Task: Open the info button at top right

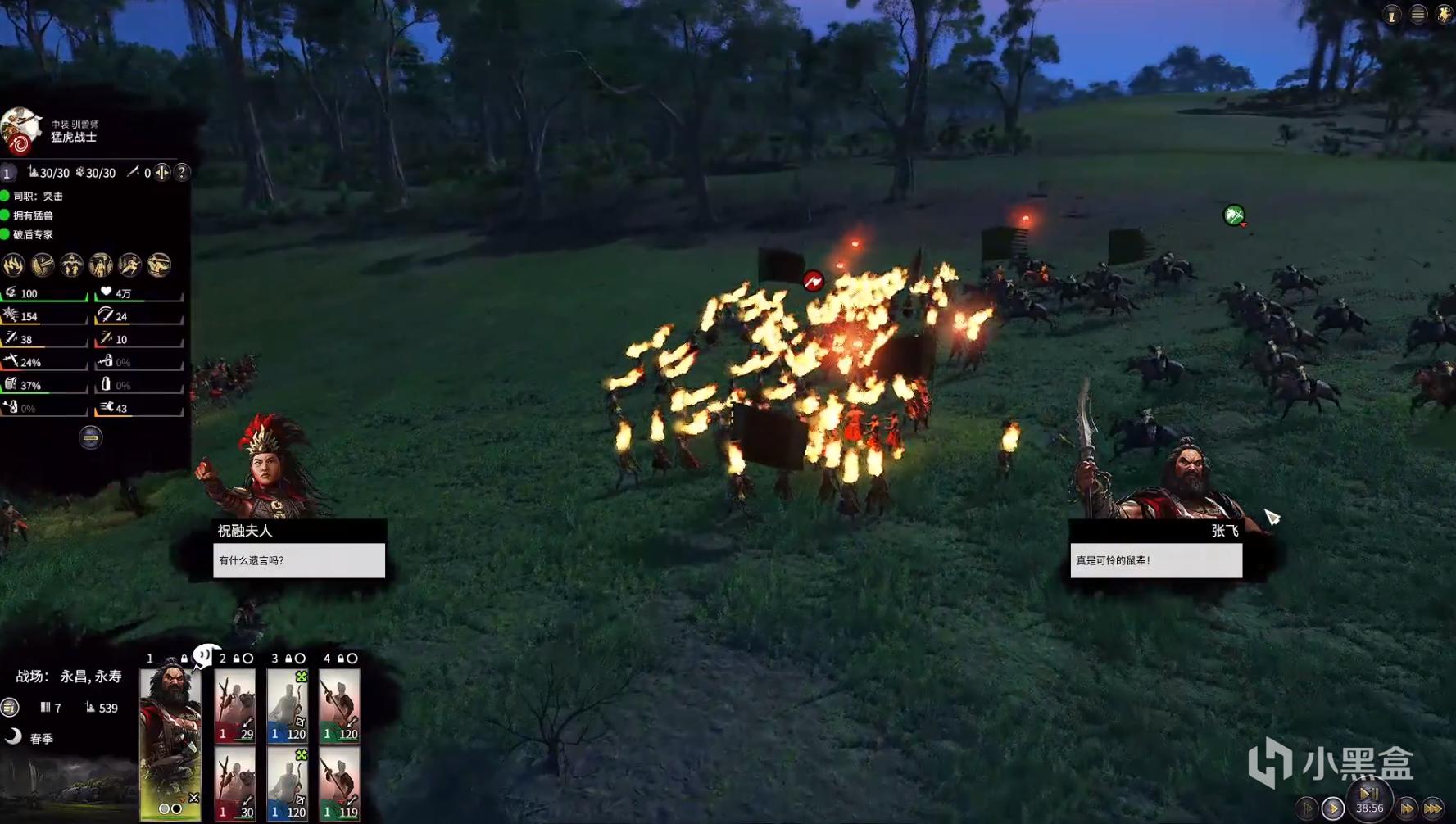Action: point(1391,15)
